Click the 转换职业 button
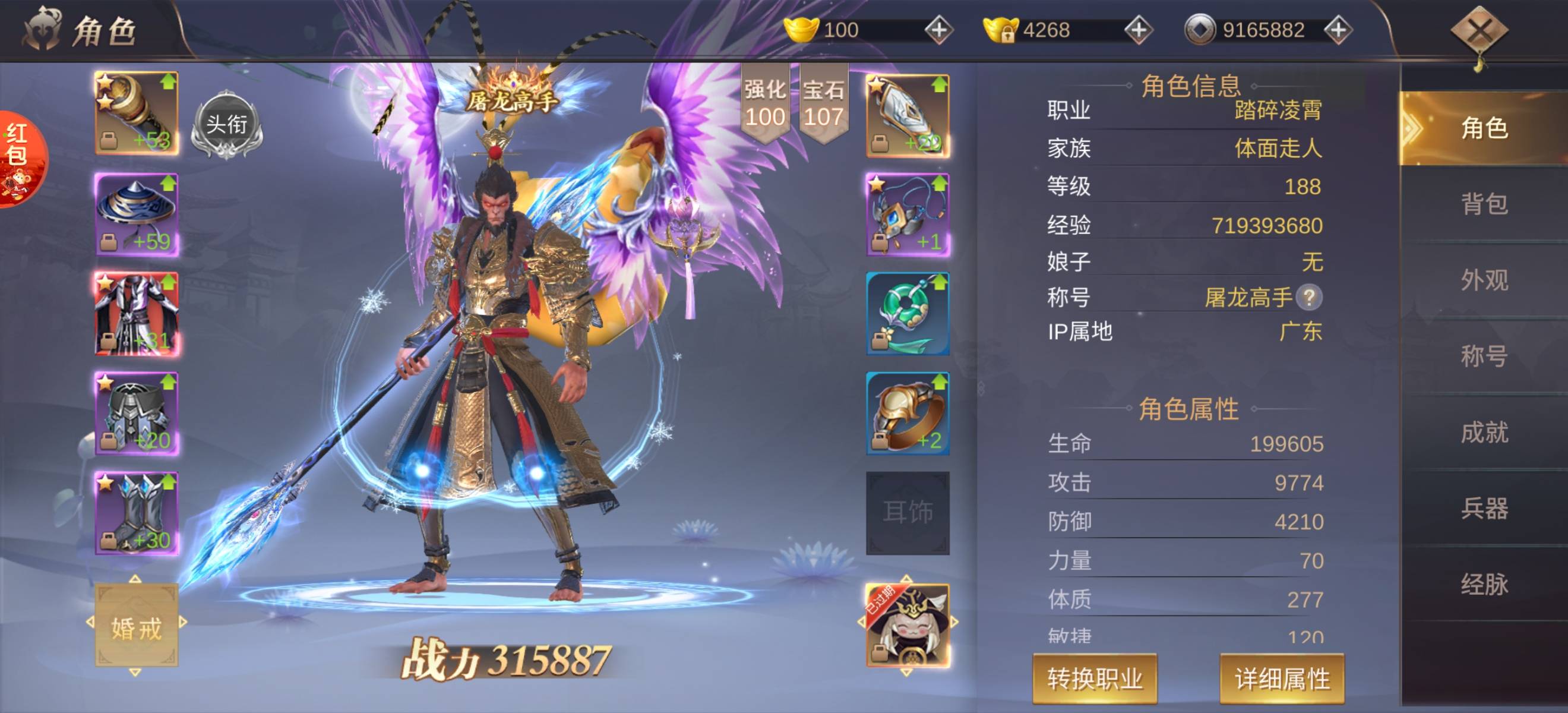The height and width of the screenshot is (713, 1568). pyautogui.click(x=1095, y=679)
